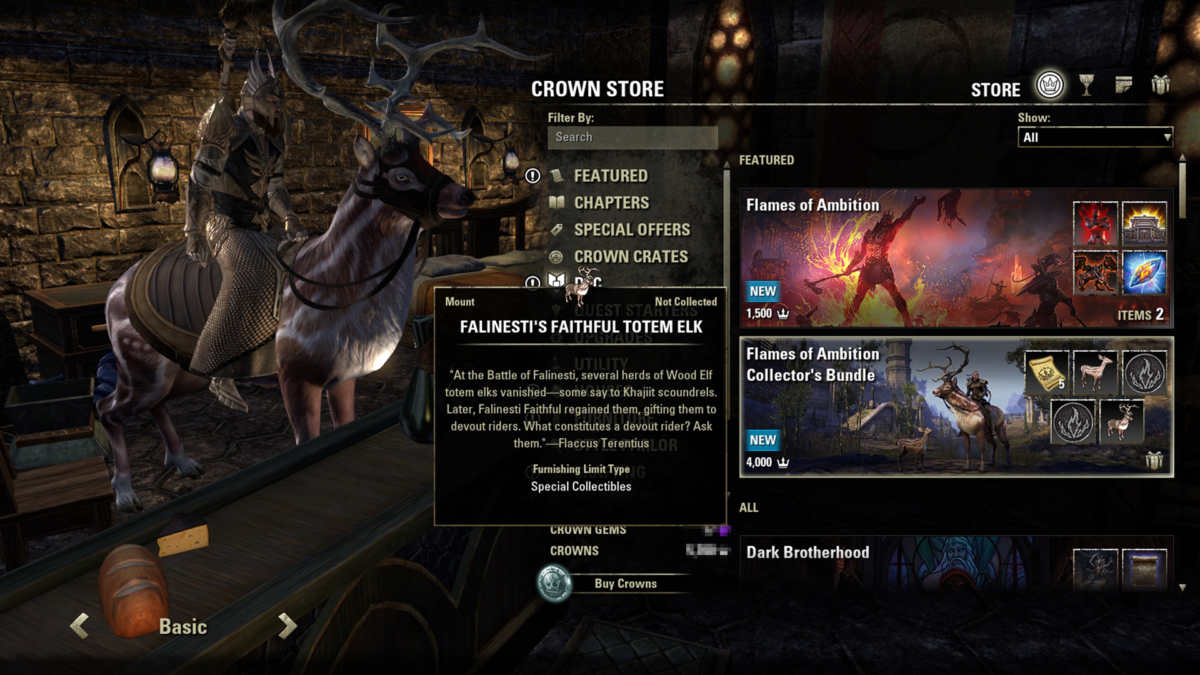
Task: Open the tab left of the gift box
Action: pos(1124,85)
